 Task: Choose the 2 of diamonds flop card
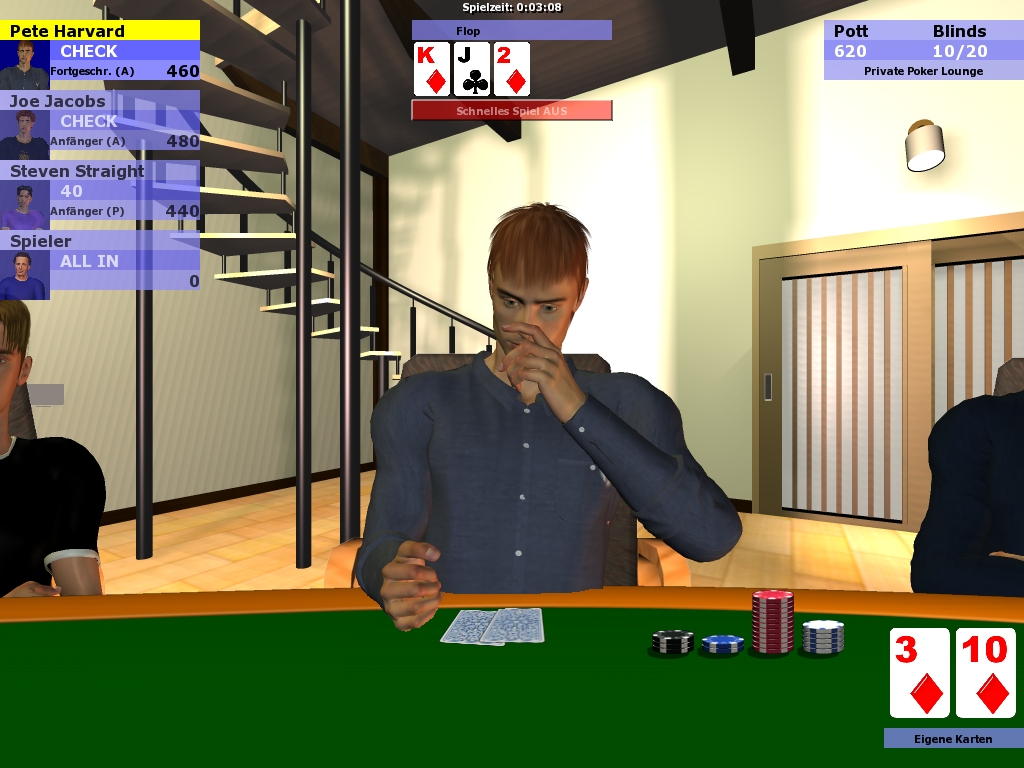point(511,69)
